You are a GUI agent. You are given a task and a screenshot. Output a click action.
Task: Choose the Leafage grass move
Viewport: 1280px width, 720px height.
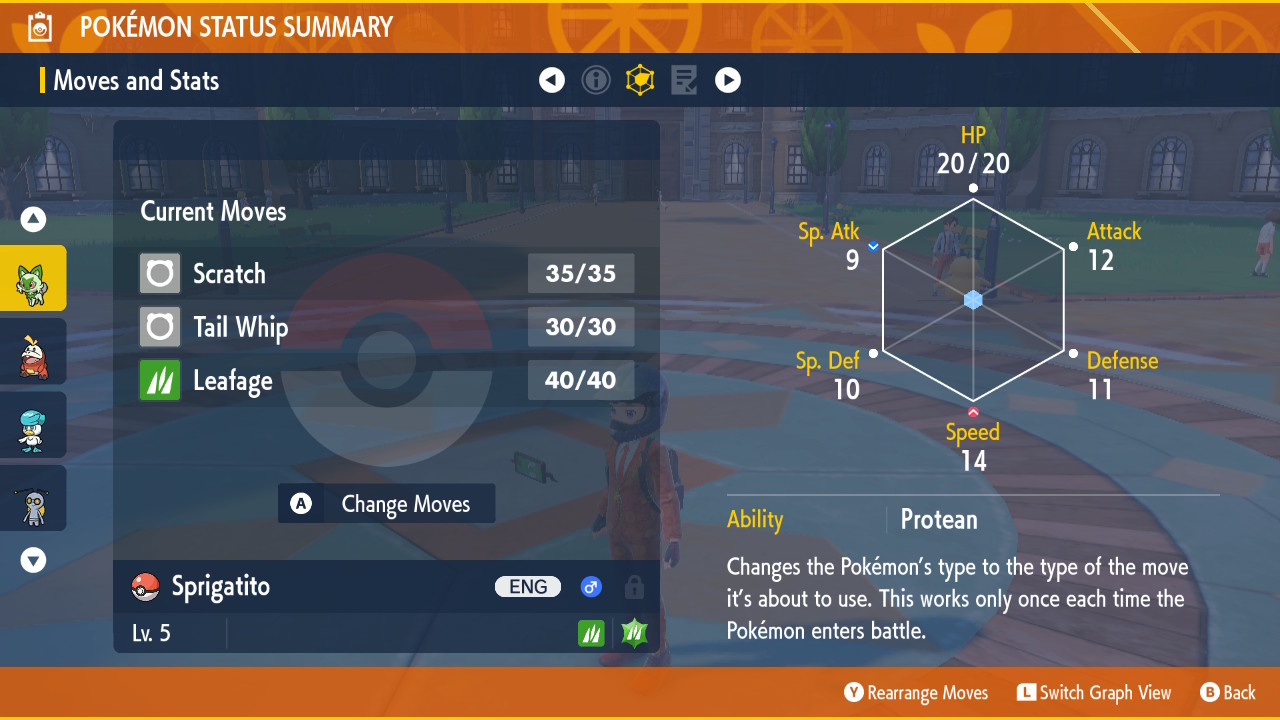(x=386, y=381)
